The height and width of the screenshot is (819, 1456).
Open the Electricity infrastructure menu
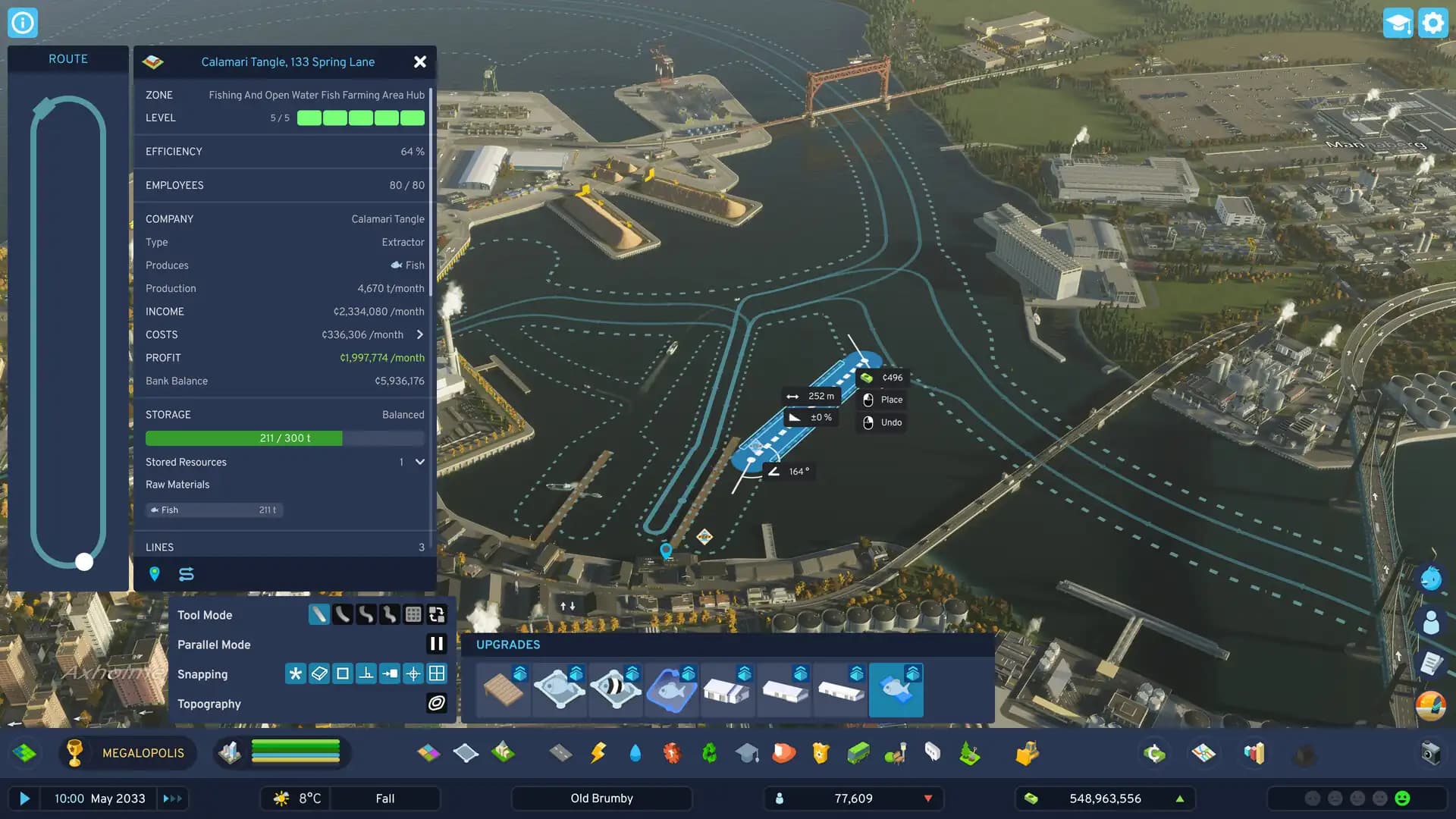tap(598, 753)
